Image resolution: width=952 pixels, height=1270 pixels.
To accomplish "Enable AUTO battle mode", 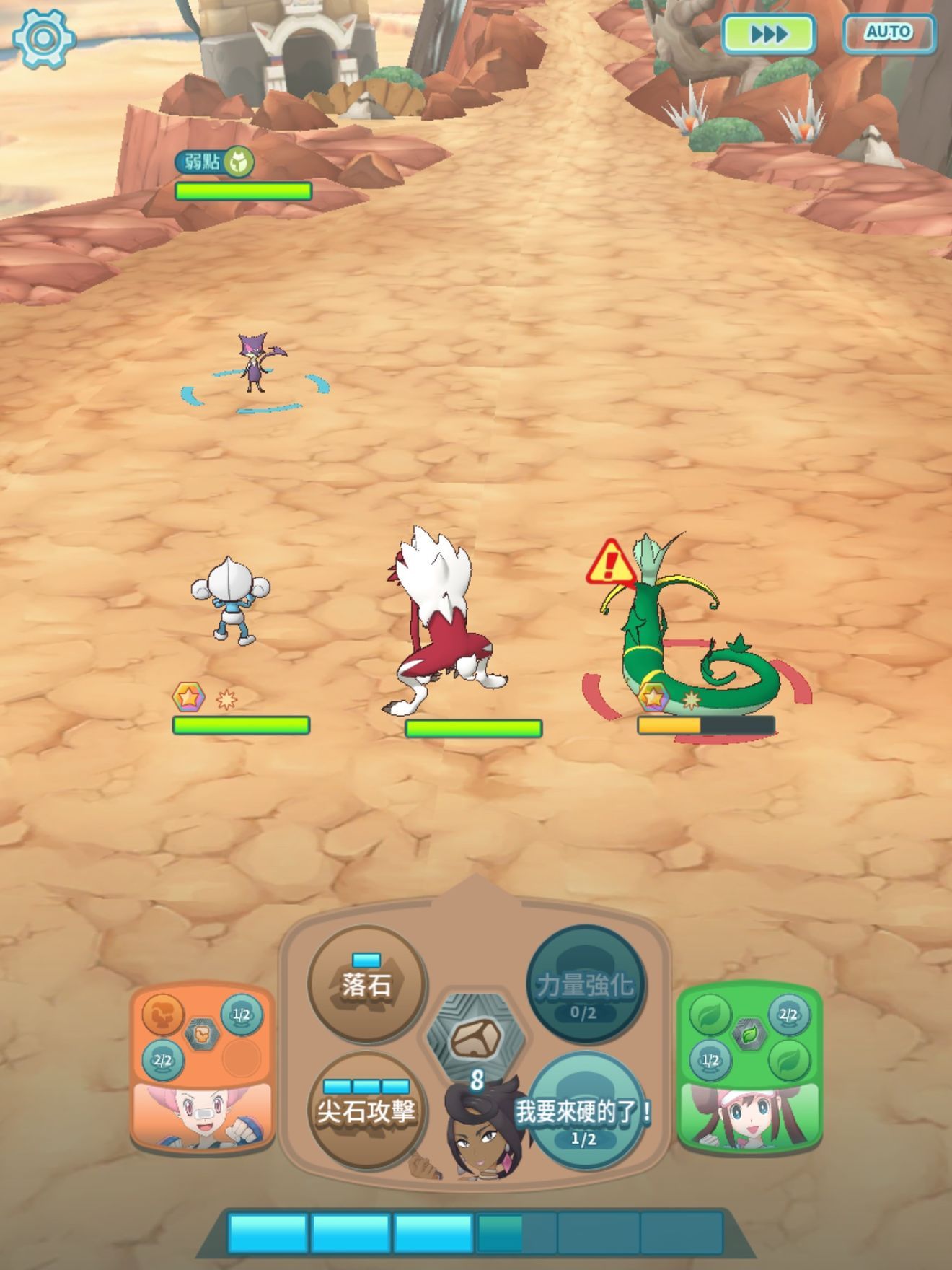I will [x=889, y=33].
